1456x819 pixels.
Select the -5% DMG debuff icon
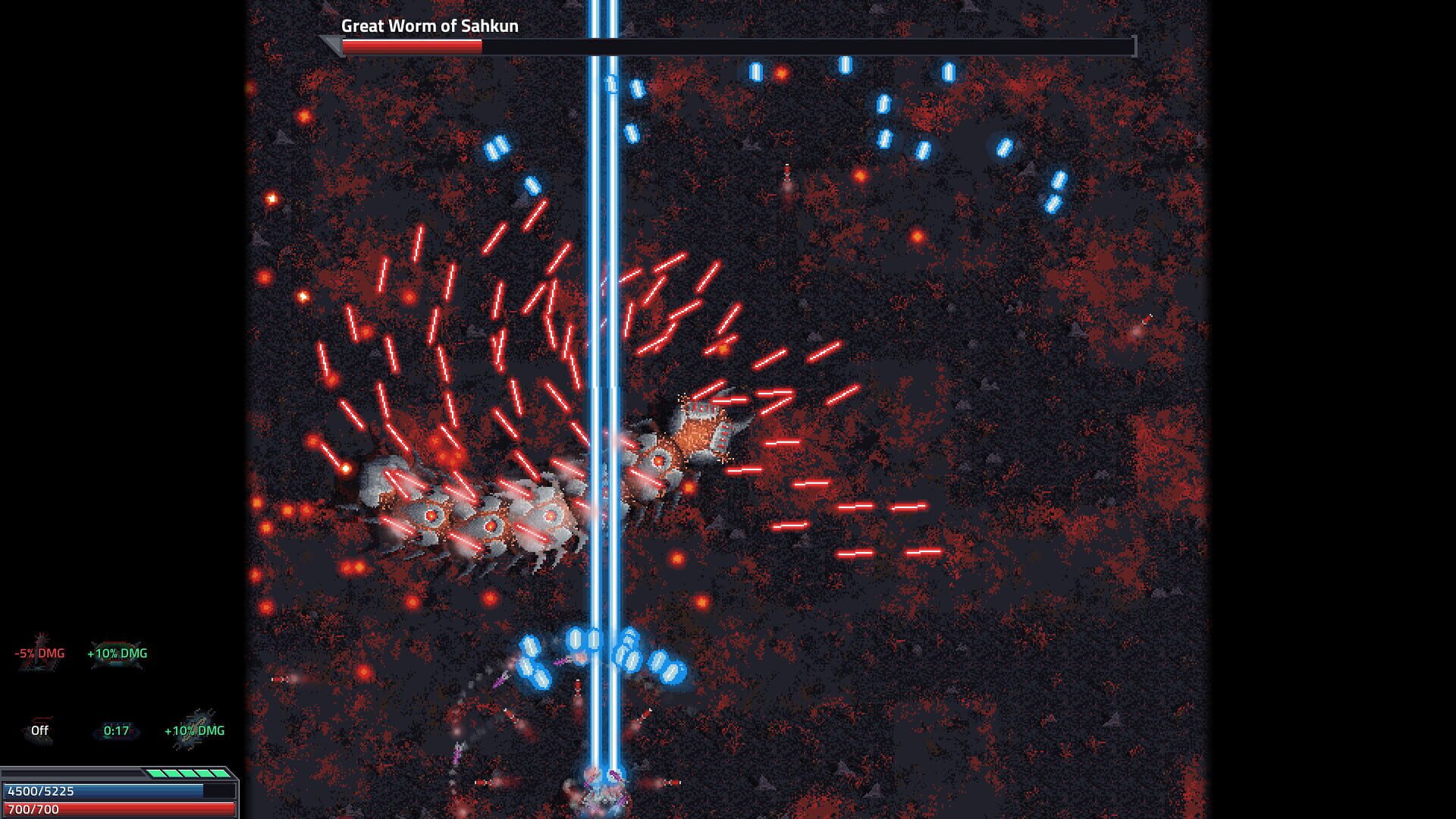click(x=39, y=653)
